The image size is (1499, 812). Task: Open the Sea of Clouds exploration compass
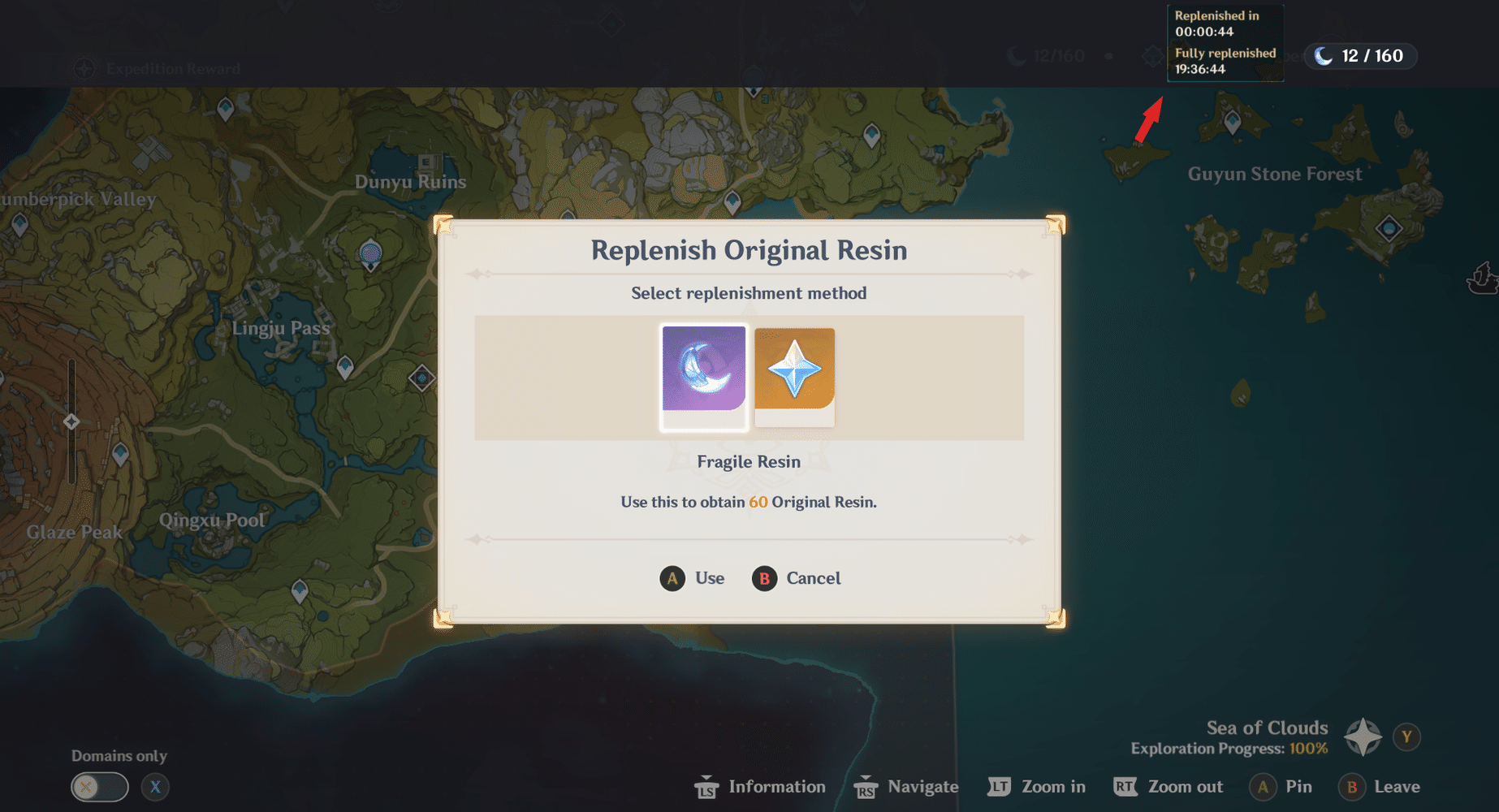[x=1363, y=736]
